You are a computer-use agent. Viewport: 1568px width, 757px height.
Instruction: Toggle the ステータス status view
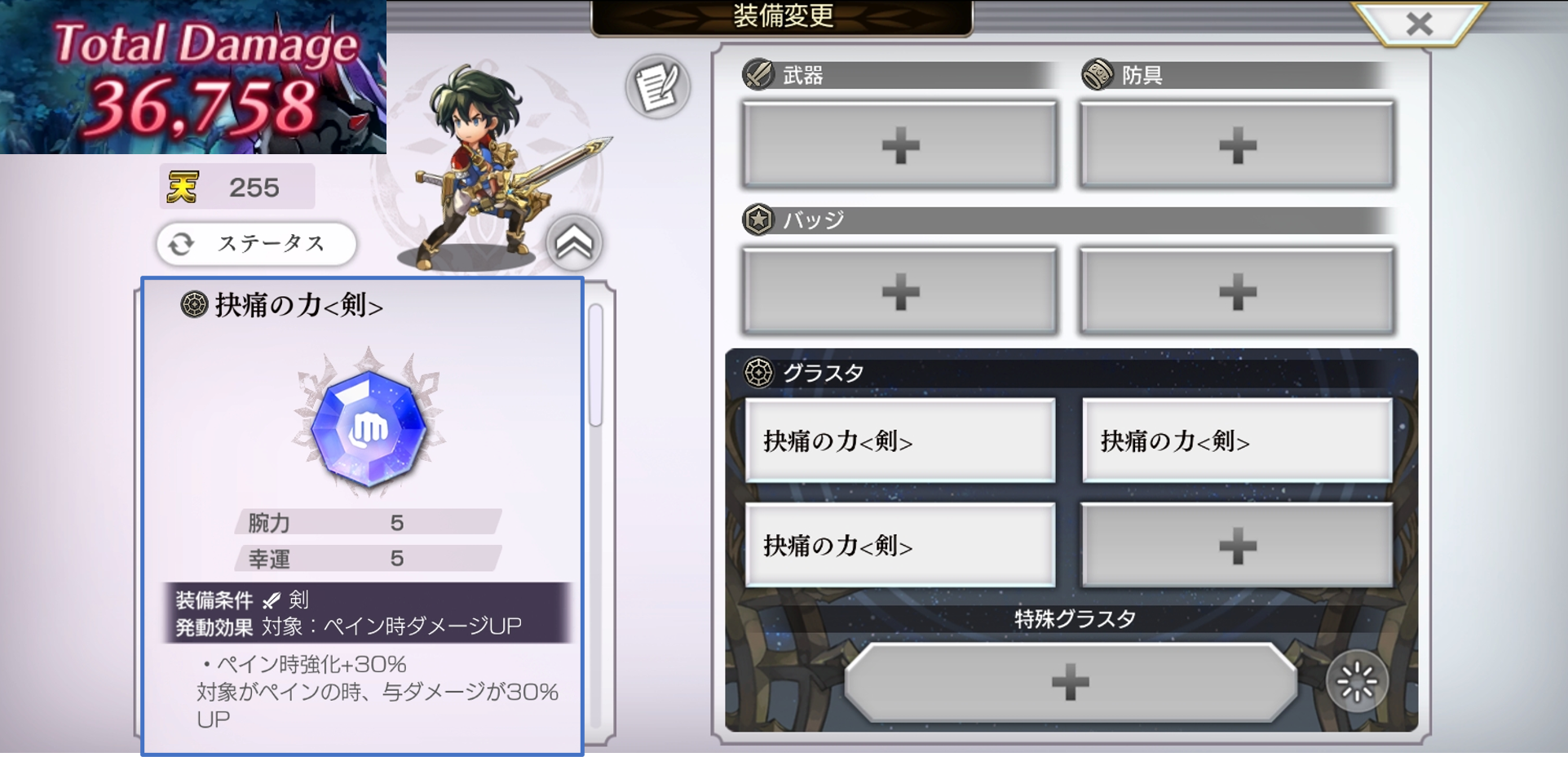tap(256, 243)
